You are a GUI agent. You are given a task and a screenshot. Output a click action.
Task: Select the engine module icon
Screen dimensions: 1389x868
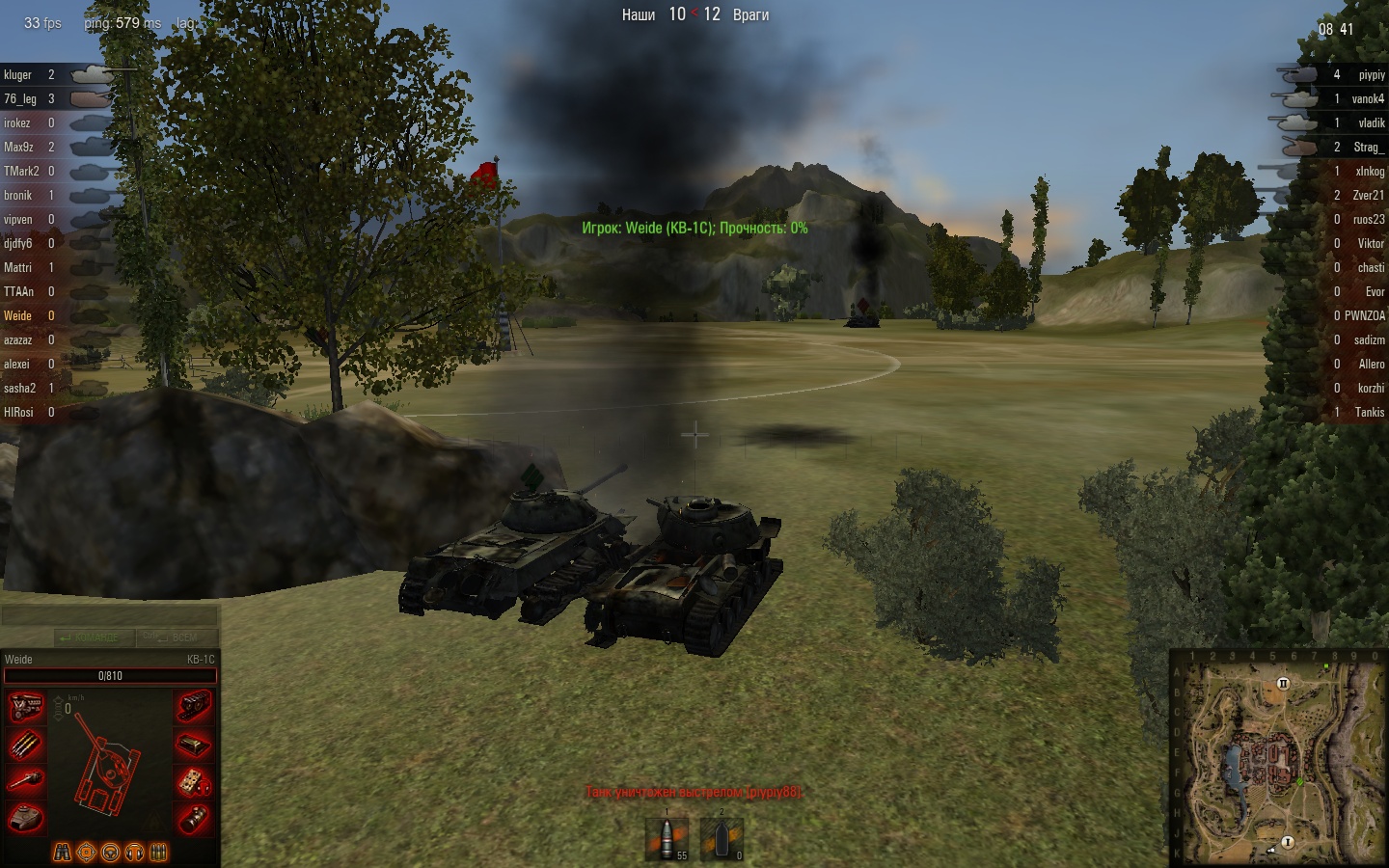[x=26, y=707]
